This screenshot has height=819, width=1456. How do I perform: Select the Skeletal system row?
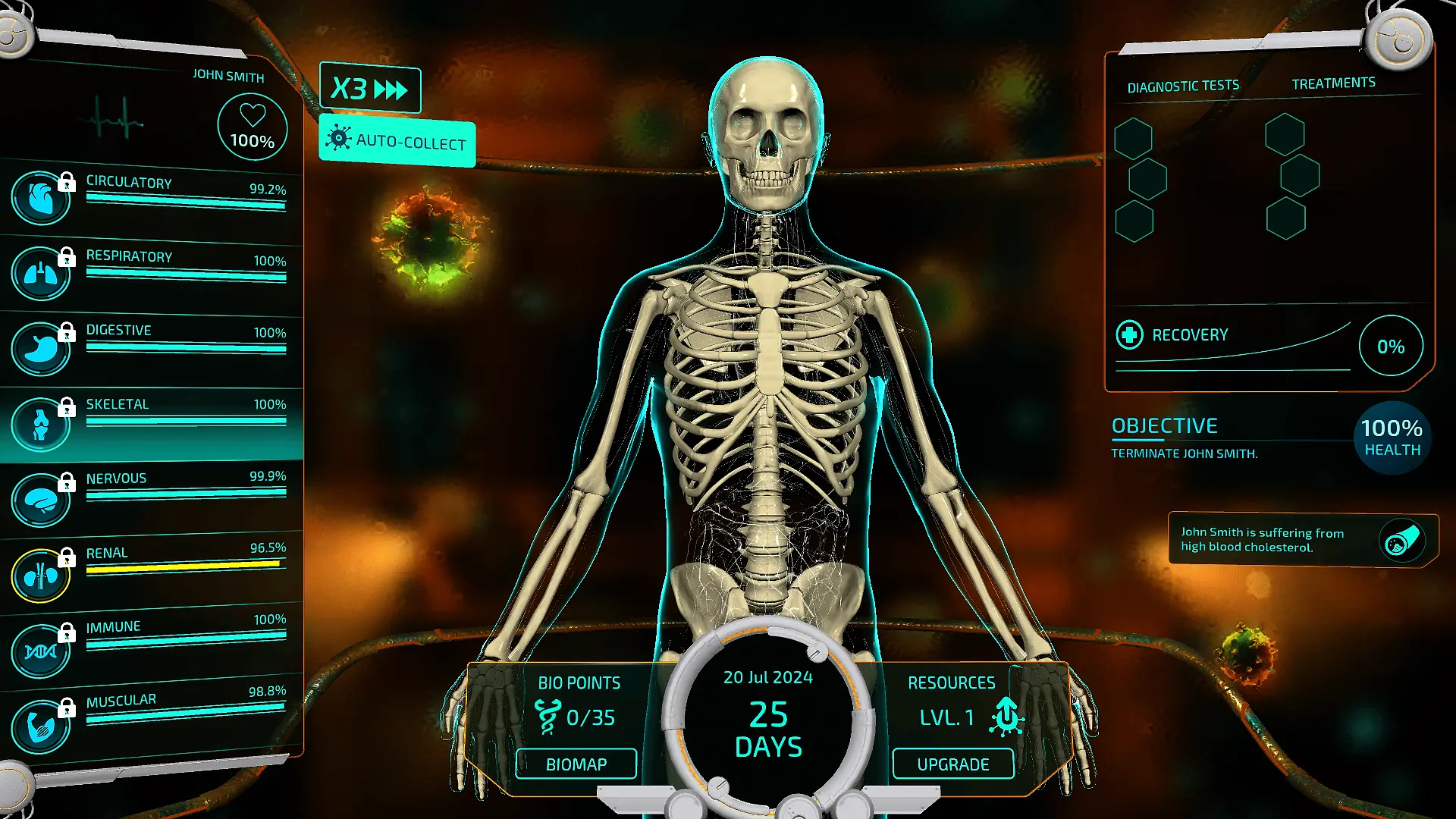(x=152, y=419)
